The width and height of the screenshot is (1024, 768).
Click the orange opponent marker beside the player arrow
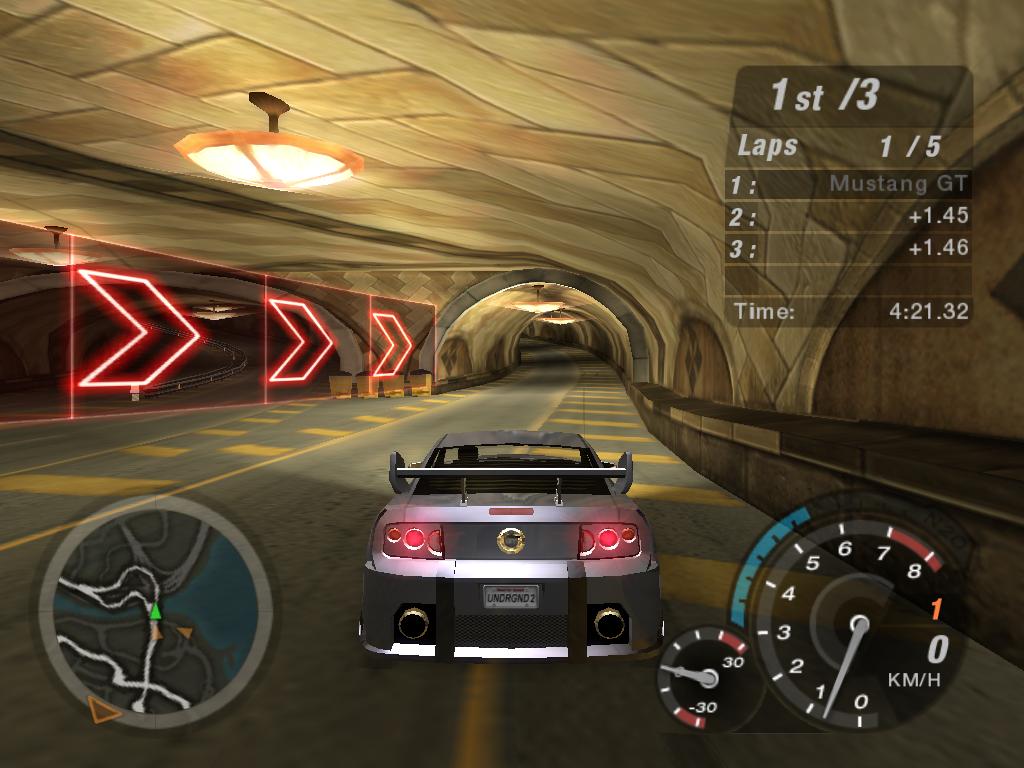(x=184, y=632)
